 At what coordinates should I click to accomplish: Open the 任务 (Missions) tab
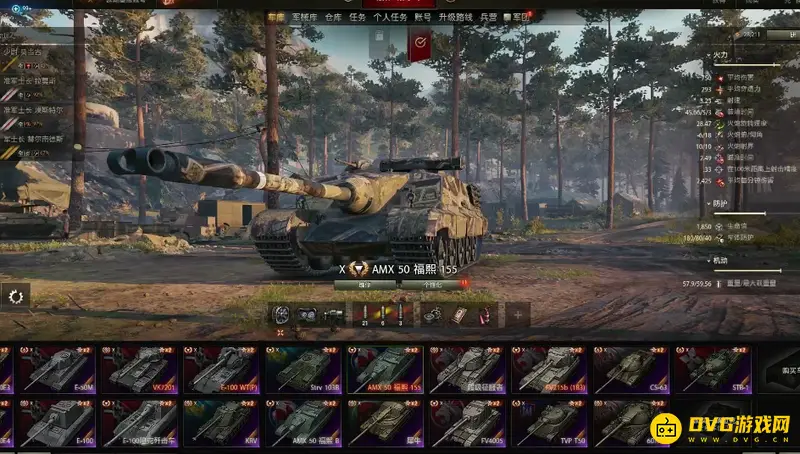coord(357,17)
